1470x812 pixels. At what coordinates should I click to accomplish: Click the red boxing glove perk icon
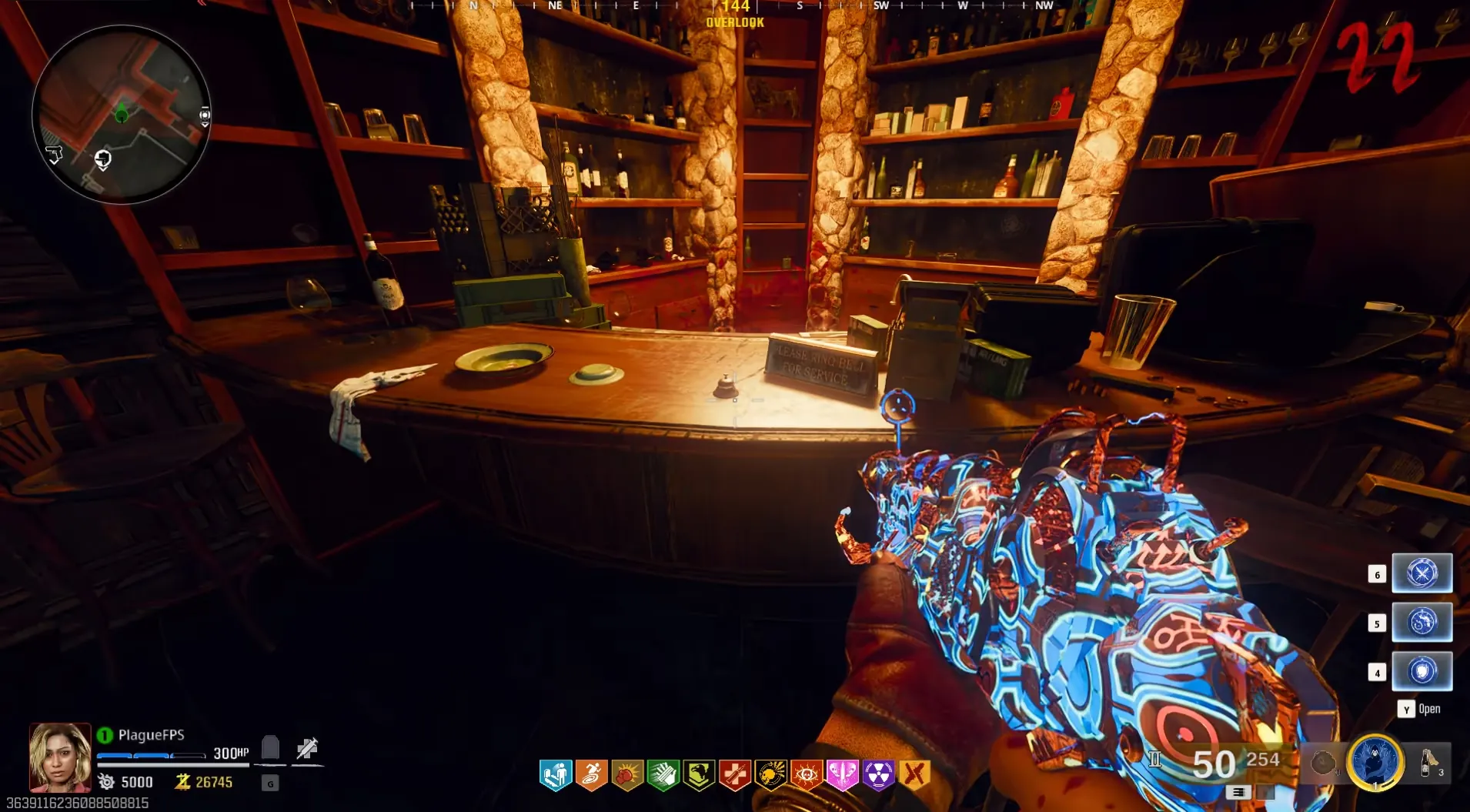click(627, 775)
